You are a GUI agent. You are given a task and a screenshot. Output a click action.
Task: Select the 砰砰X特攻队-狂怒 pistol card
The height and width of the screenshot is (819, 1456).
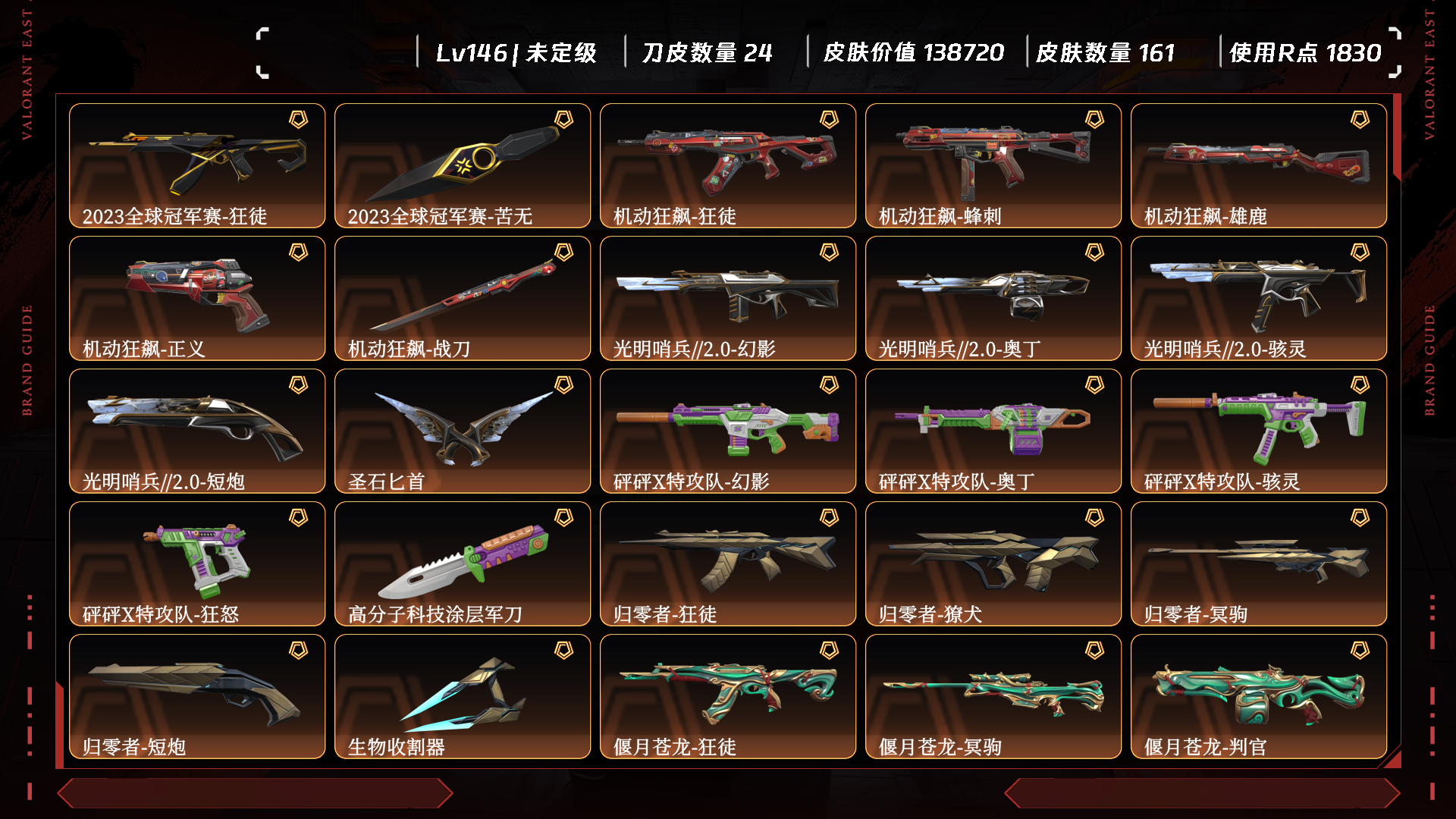click(197, 563)
